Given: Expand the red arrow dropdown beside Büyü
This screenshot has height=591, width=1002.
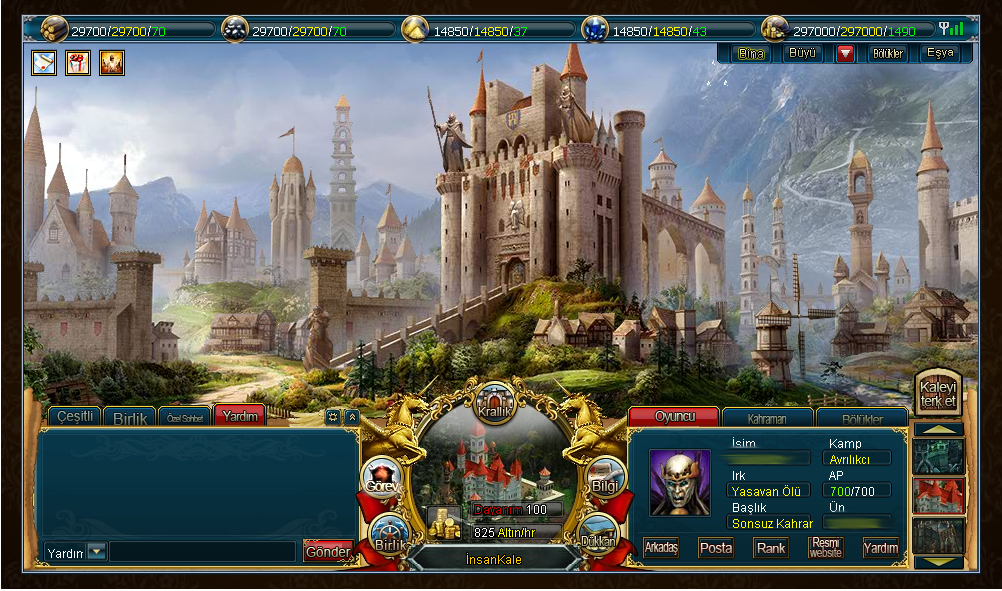Looking at the screenshot, I should point(846,53).
